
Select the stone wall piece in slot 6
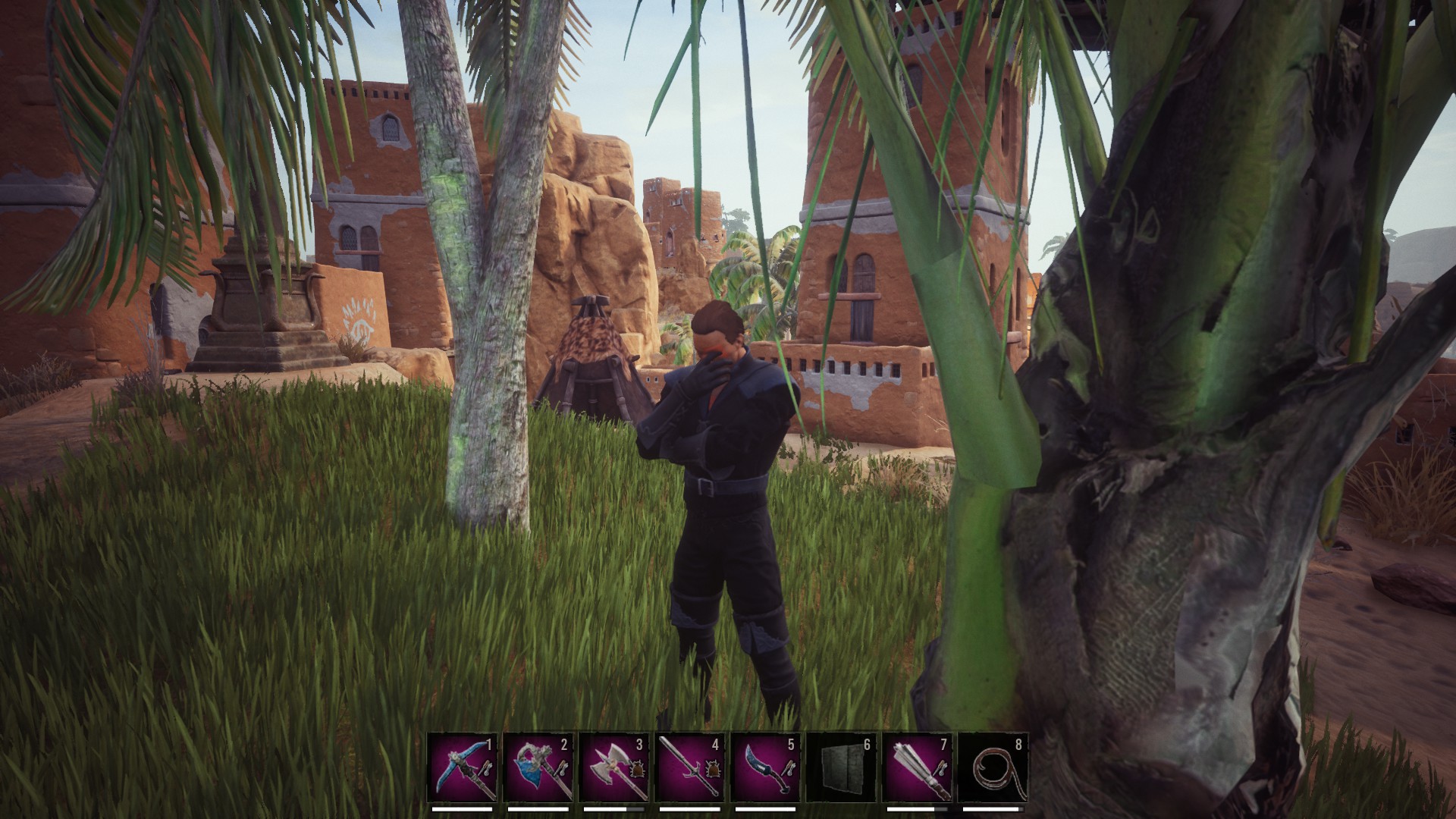click(842, 767)
